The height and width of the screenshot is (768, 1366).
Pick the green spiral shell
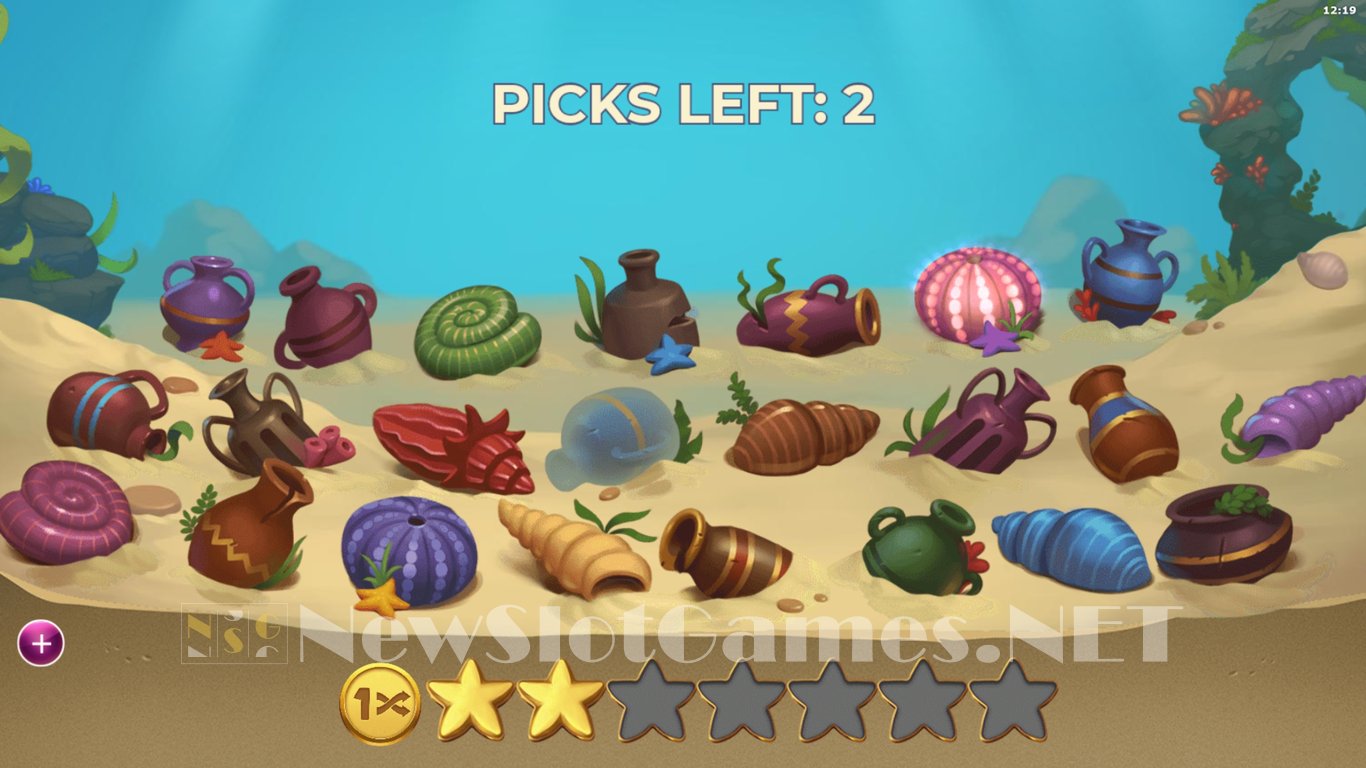coord(476,331)
